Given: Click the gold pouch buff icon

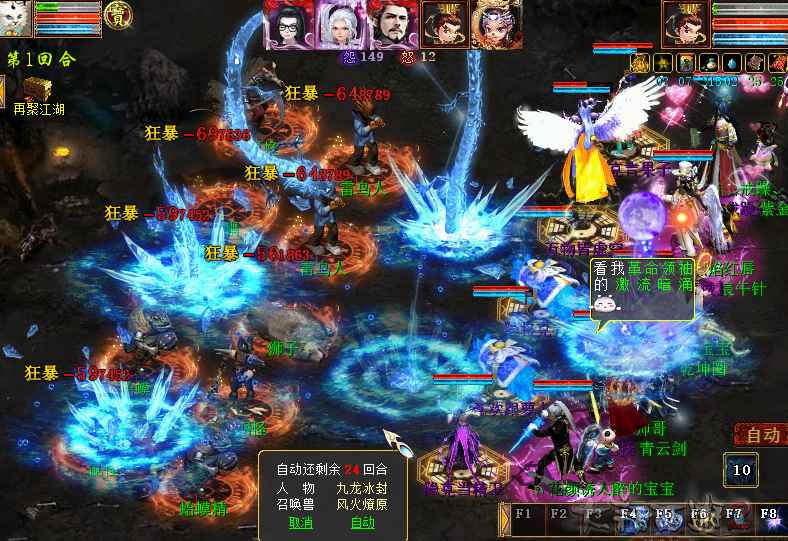Looking at the screenshot, I should (x=640, y=63).
